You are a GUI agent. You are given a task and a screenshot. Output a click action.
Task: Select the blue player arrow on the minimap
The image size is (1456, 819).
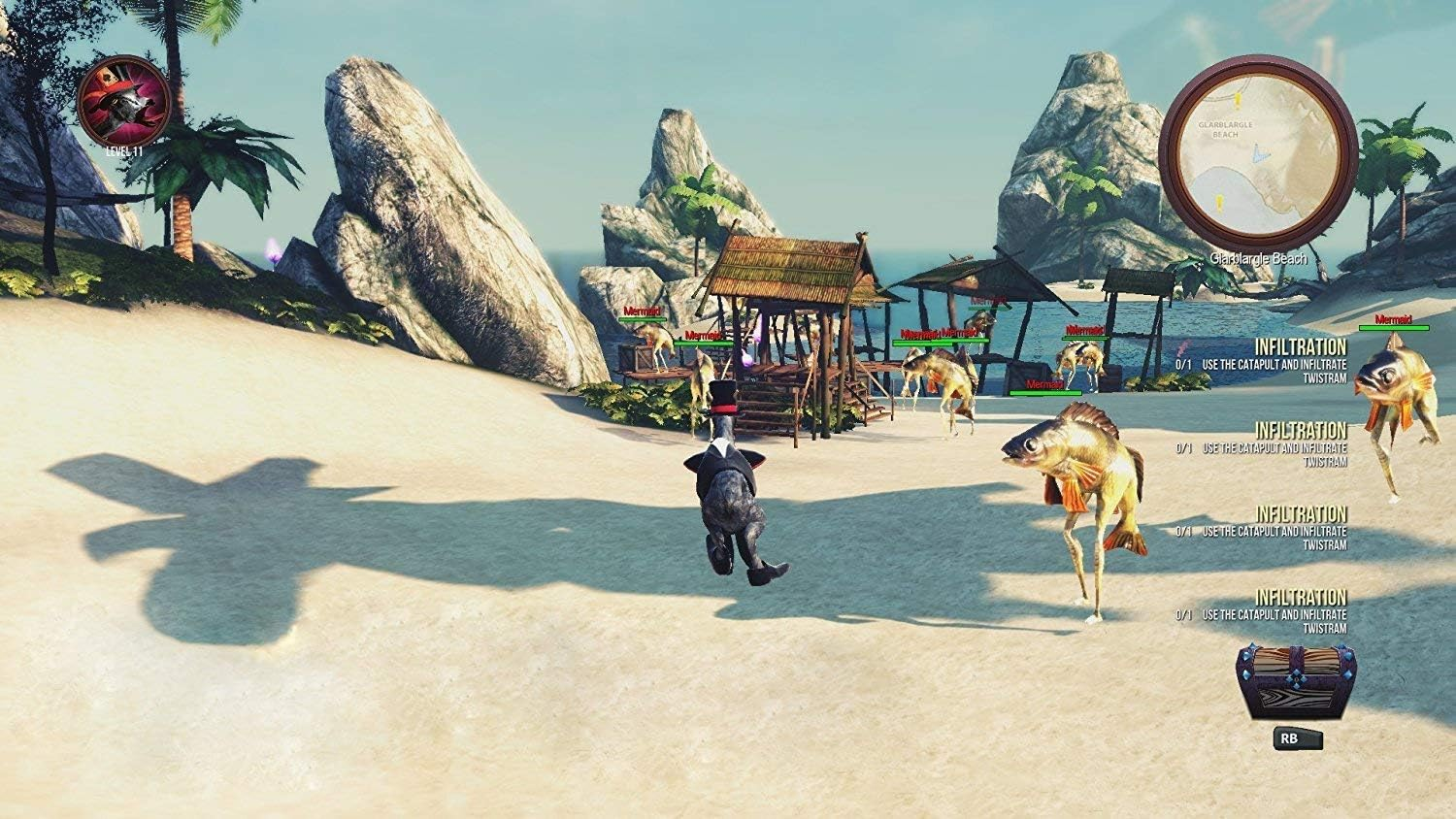[x=1261, y=152]
